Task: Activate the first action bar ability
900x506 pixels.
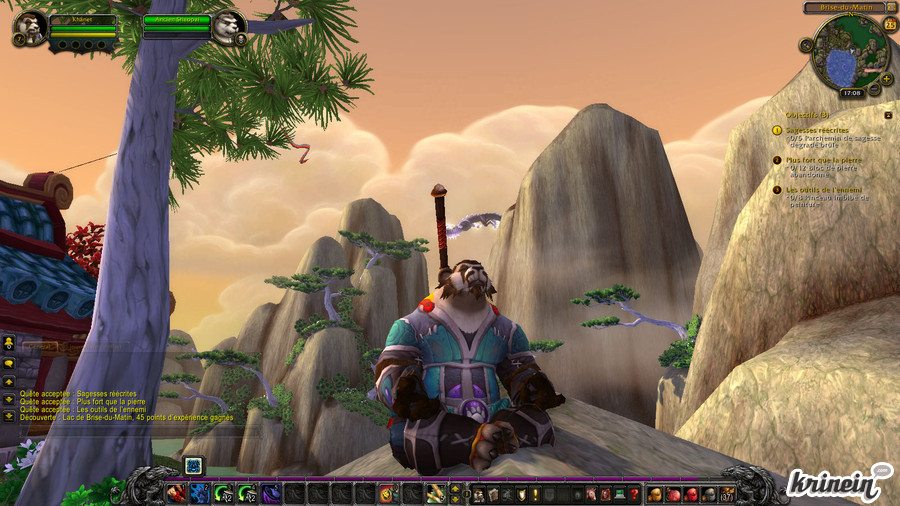Action: click(x=175, y=493)
